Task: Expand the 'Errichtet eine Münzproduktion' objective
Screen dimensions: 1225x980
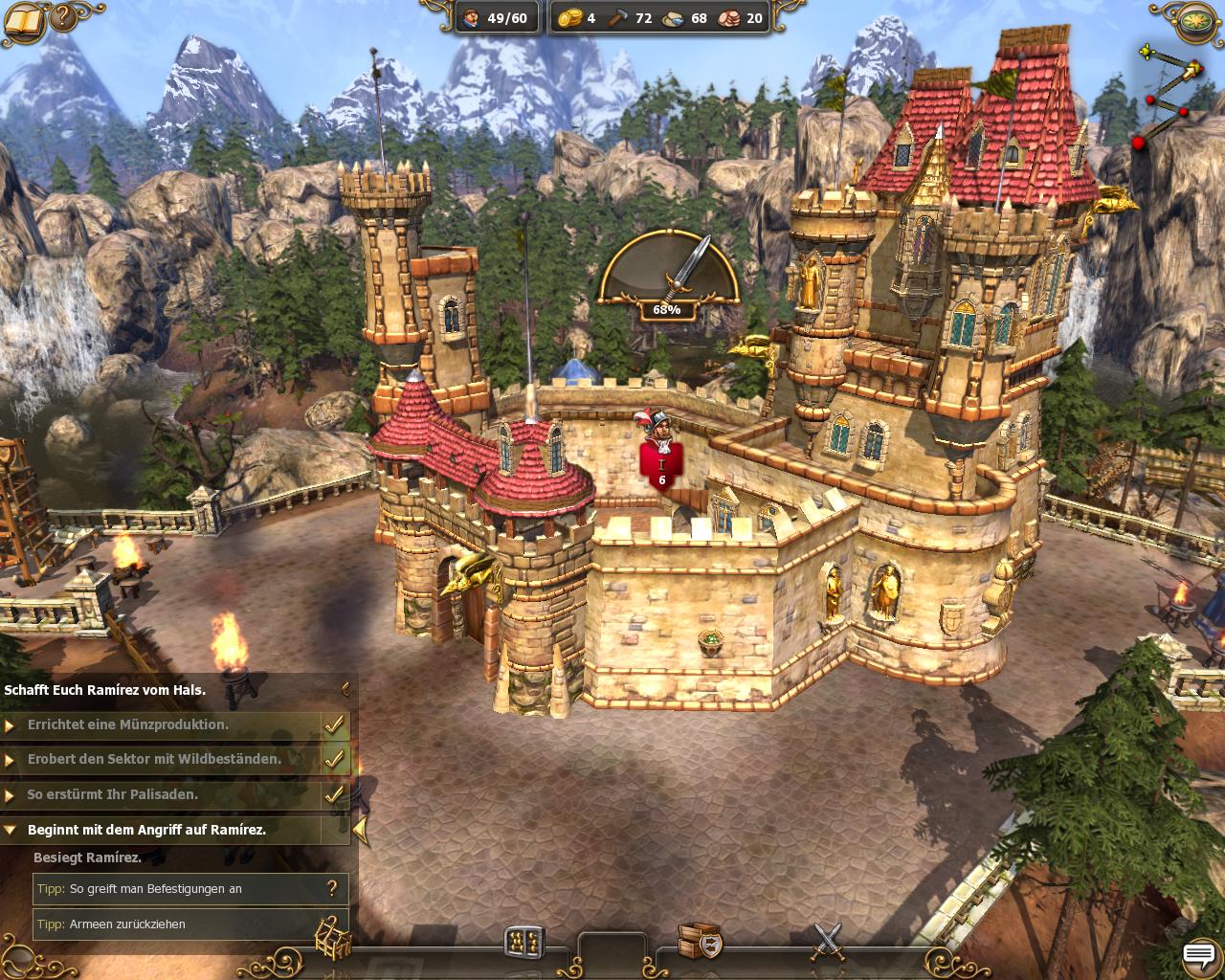Action: pos(11,725)
